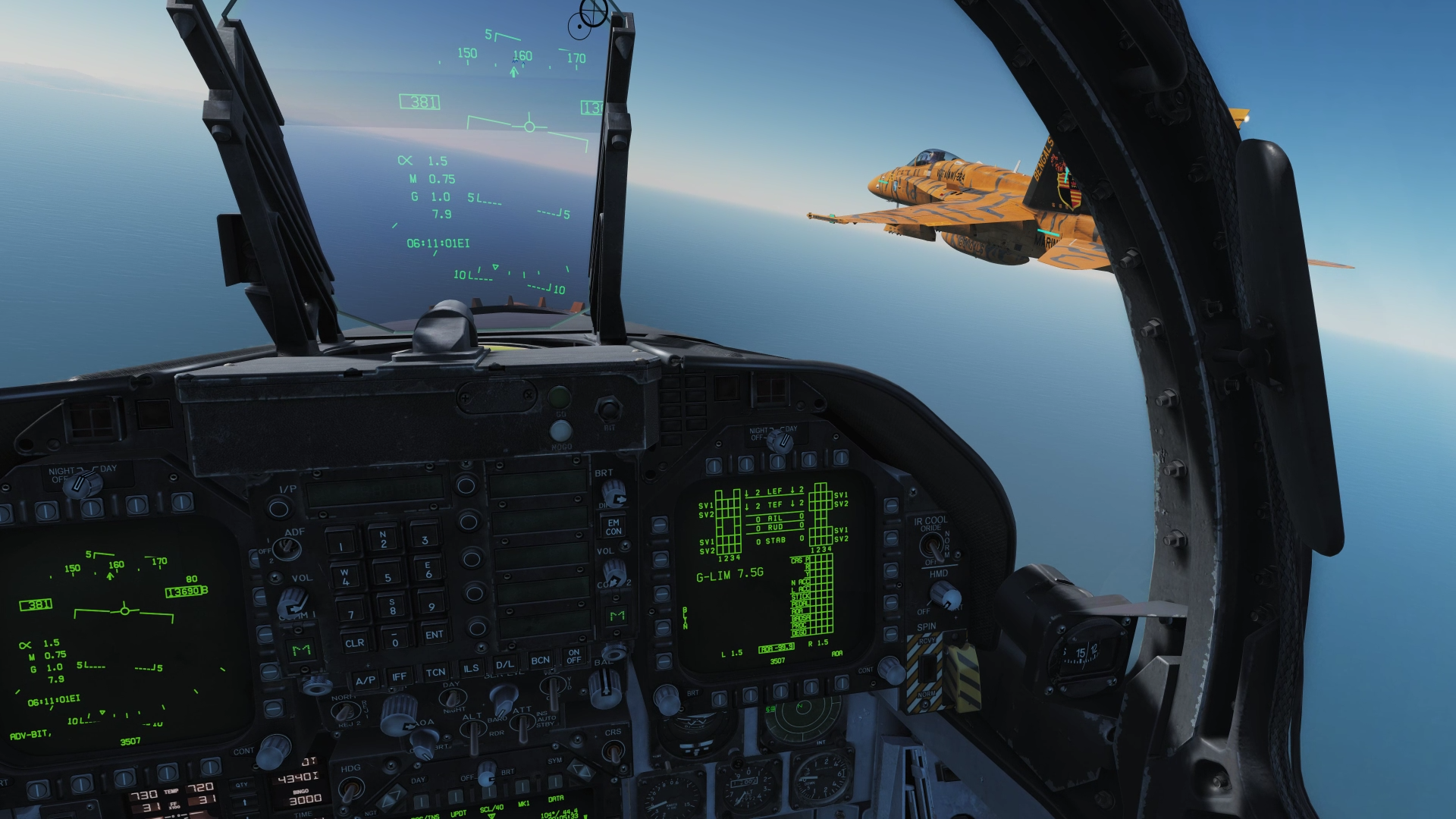Screen dimensions: 1456x819
Task: Tap the N 2 keypad key
Action: [x=384, y=539]
